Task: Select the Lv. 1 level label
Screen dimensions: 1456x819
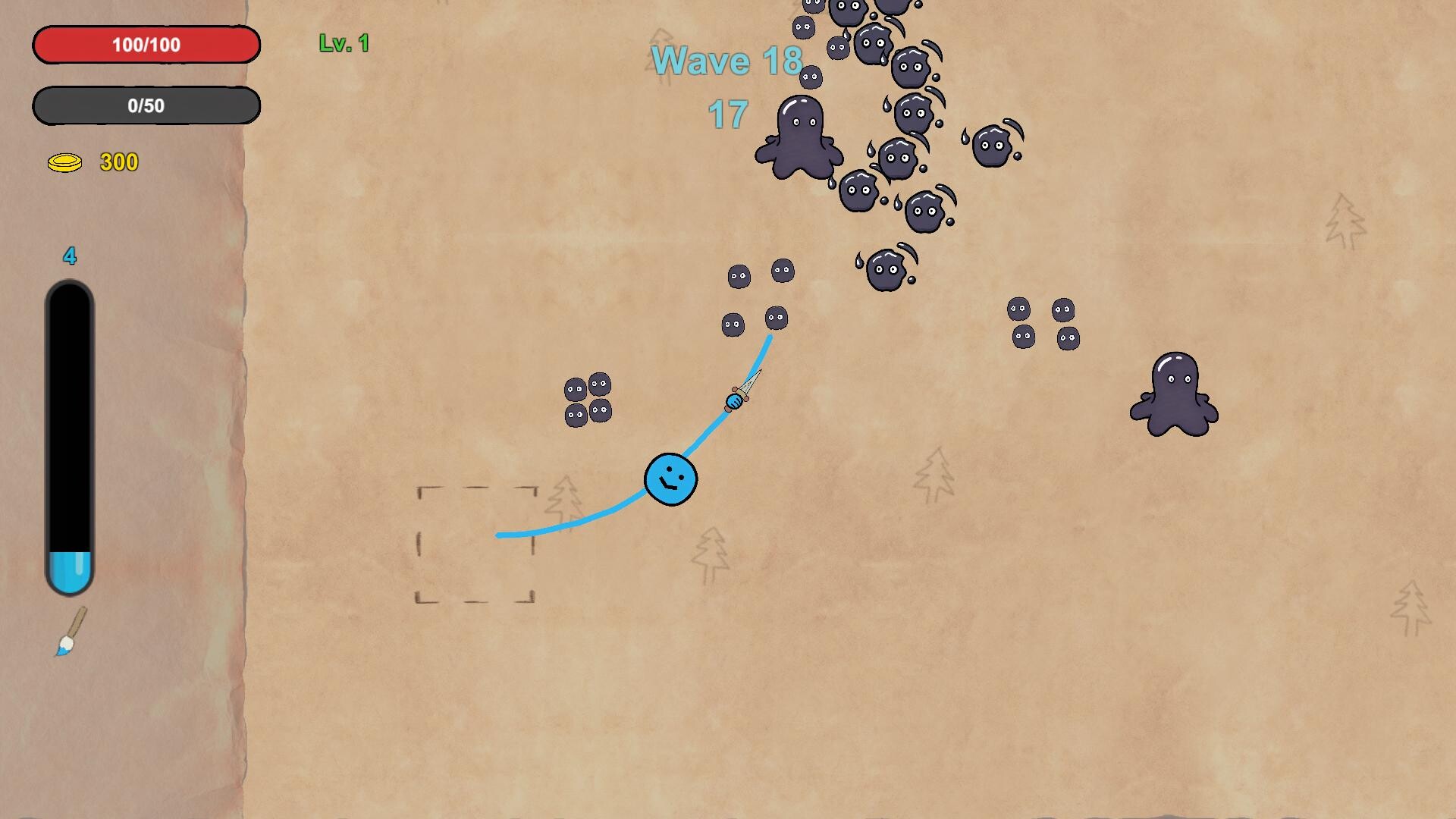Action: click(x=343, y=43)
